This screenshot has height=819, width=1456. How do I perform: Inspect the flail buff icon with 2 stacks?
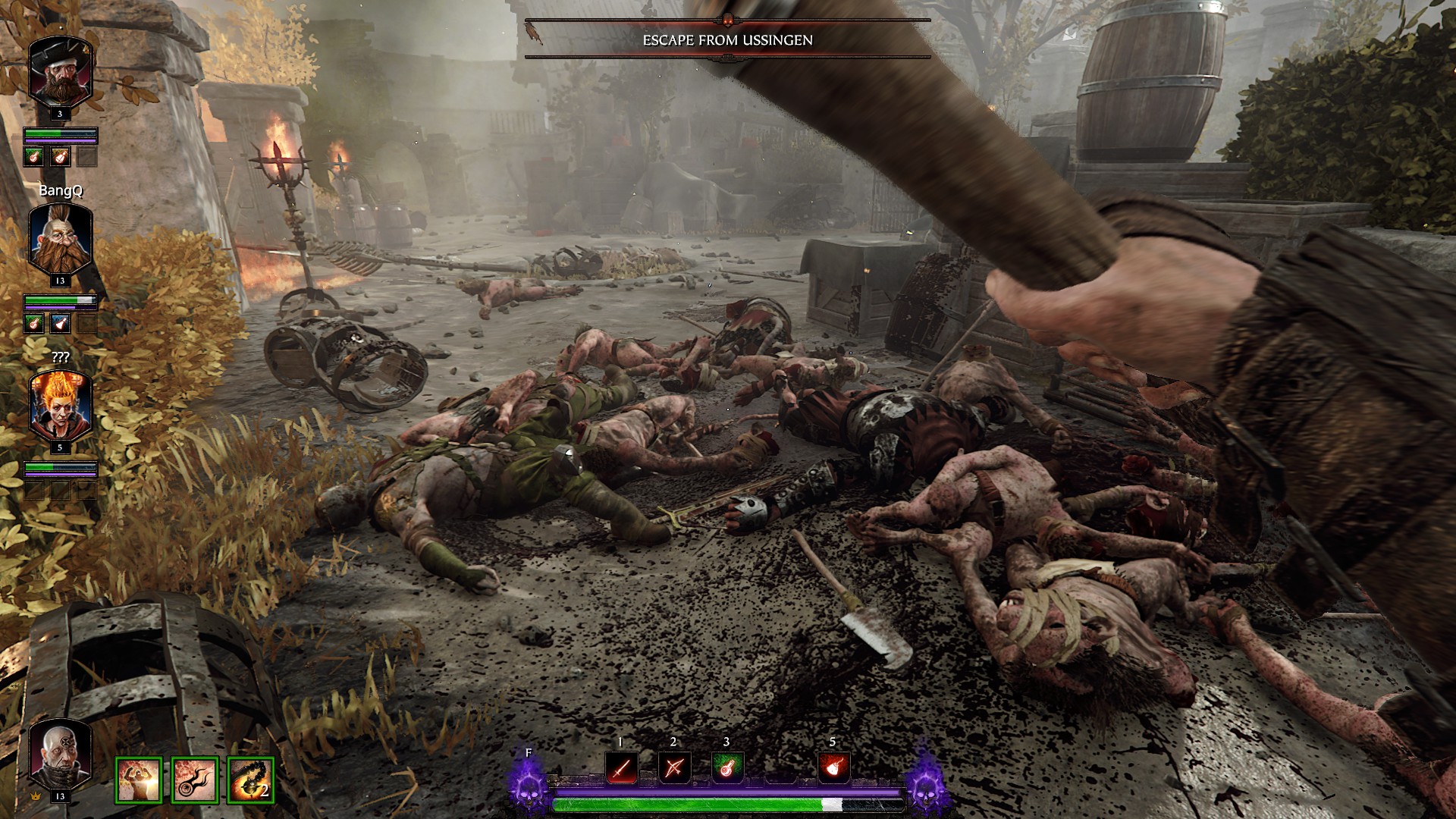click(250, 780)
